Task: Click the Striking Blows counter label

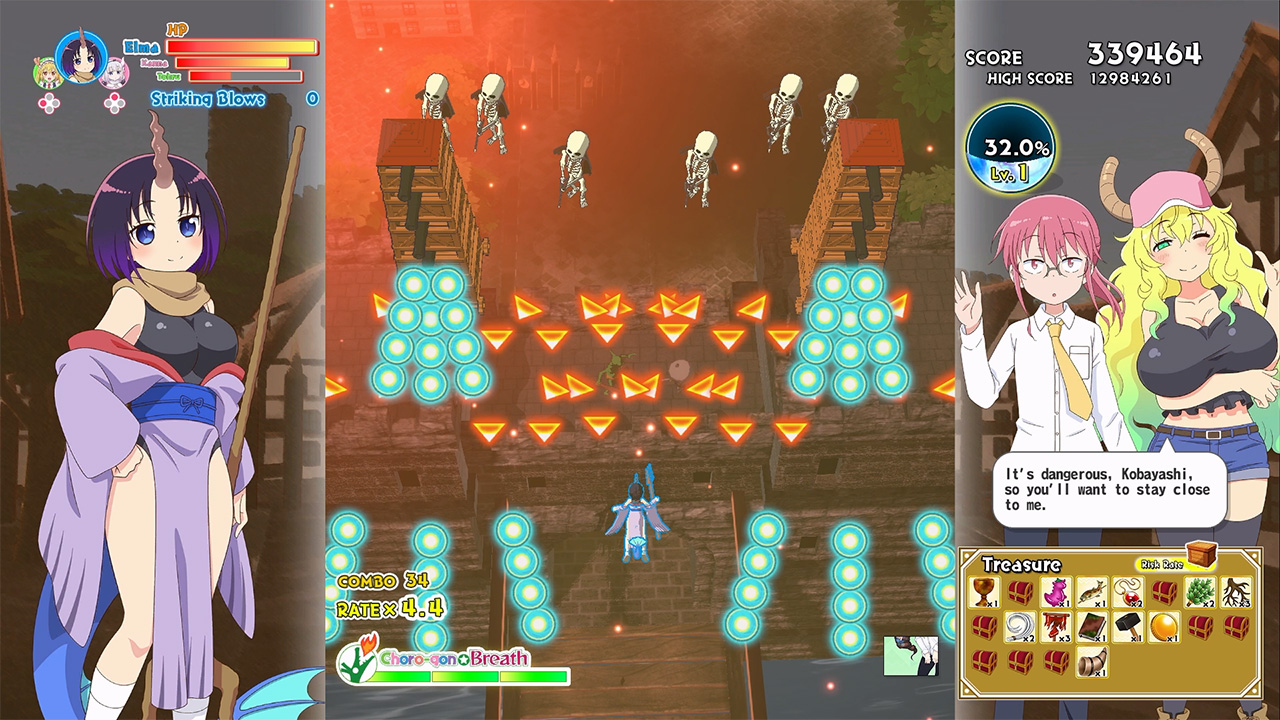Action: pos(207,97)
